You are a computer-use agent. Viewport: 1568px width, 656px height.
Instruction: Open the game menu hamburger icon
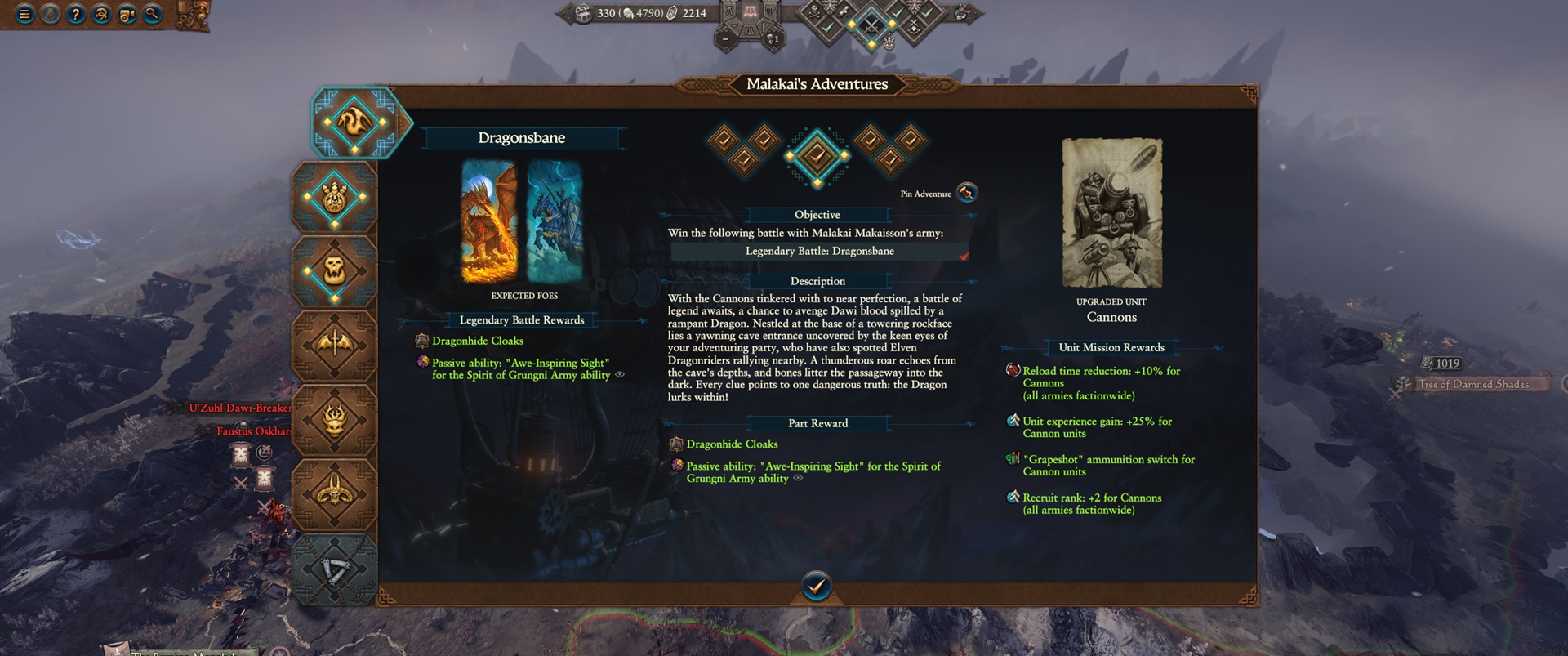[24, 14]
